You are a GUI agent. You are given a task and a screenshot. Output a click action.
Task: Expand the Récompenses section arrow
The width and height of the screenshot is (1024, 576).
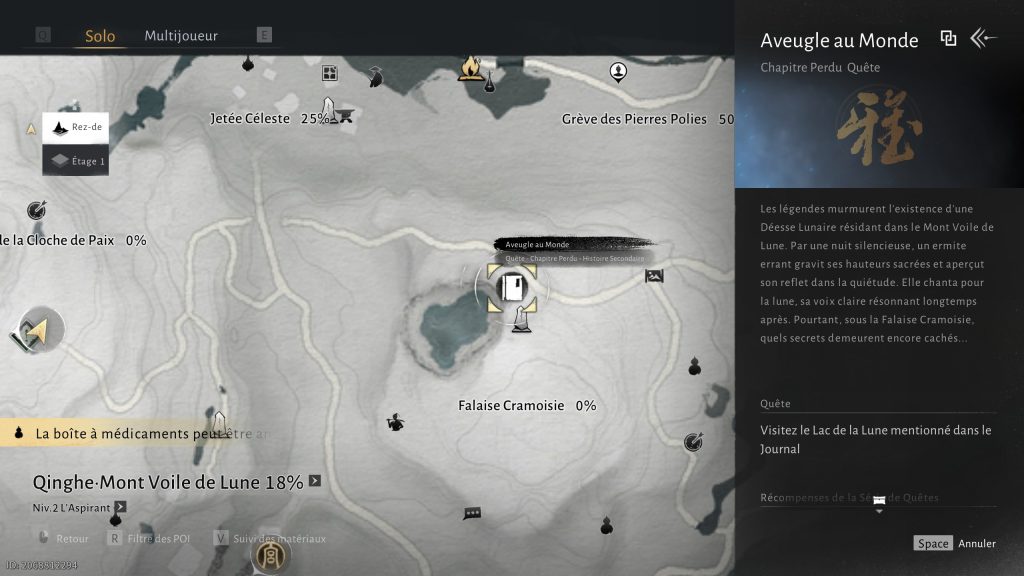click(879, 504)
